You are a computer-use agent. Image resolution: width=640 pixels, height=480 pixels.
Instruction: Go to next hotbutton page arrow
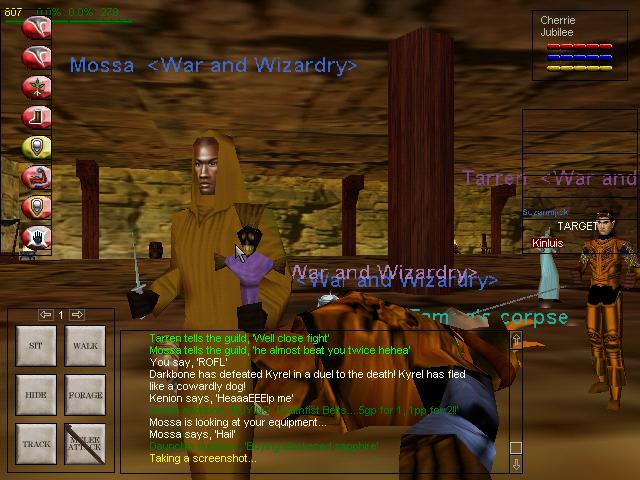pyautogui.click(x=76, y=315)
